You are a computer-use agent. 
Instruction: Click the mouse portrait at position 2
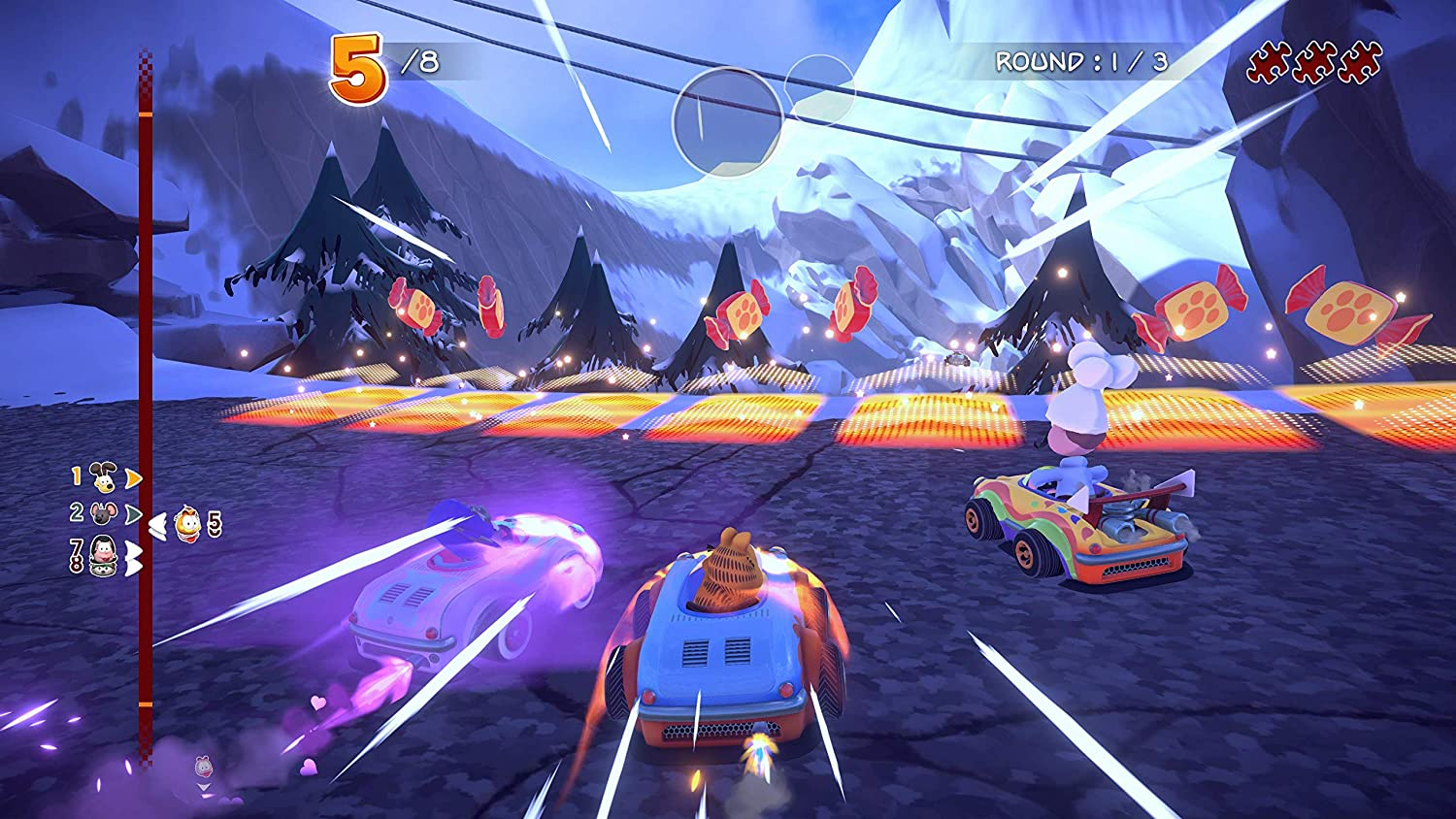(103, 514)
